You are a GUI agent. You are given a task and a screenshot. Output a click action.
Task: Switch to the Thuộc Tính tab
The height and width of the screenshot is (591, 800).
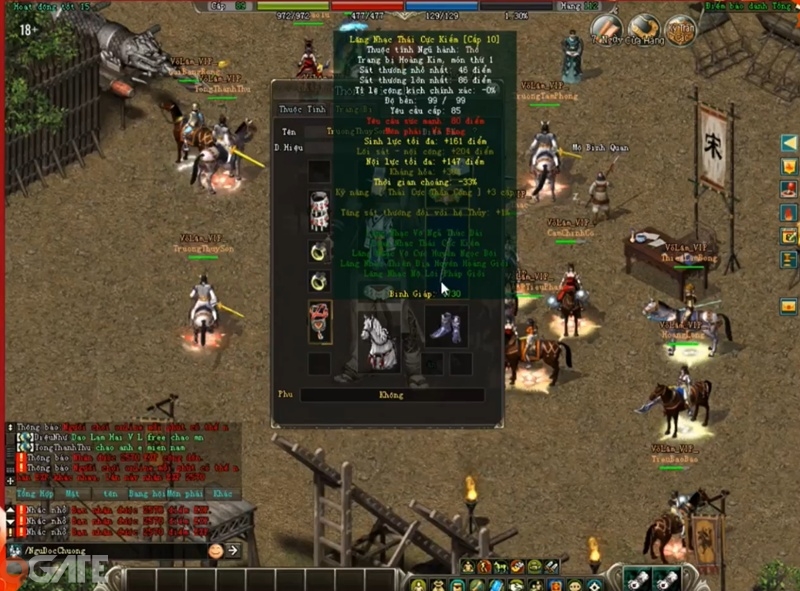coord(302,109)
